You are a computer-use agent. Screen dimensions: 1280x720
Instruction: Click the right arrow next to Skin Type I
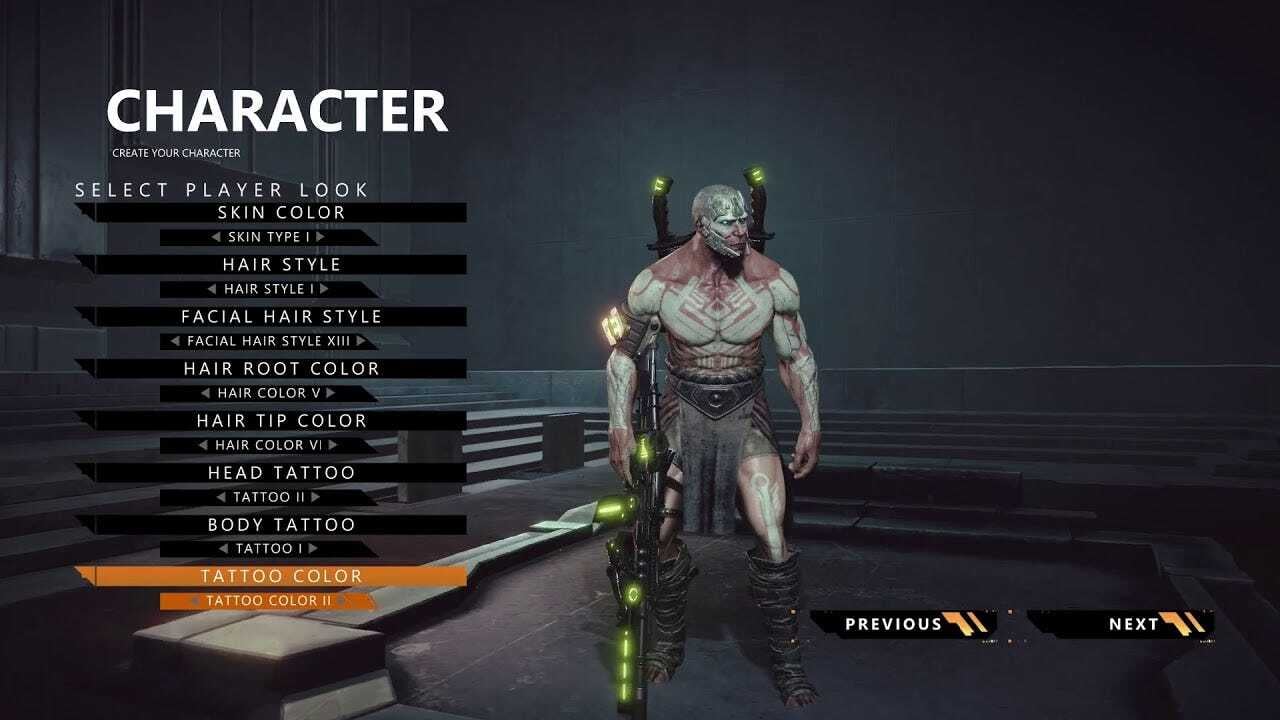click(320, 237)
